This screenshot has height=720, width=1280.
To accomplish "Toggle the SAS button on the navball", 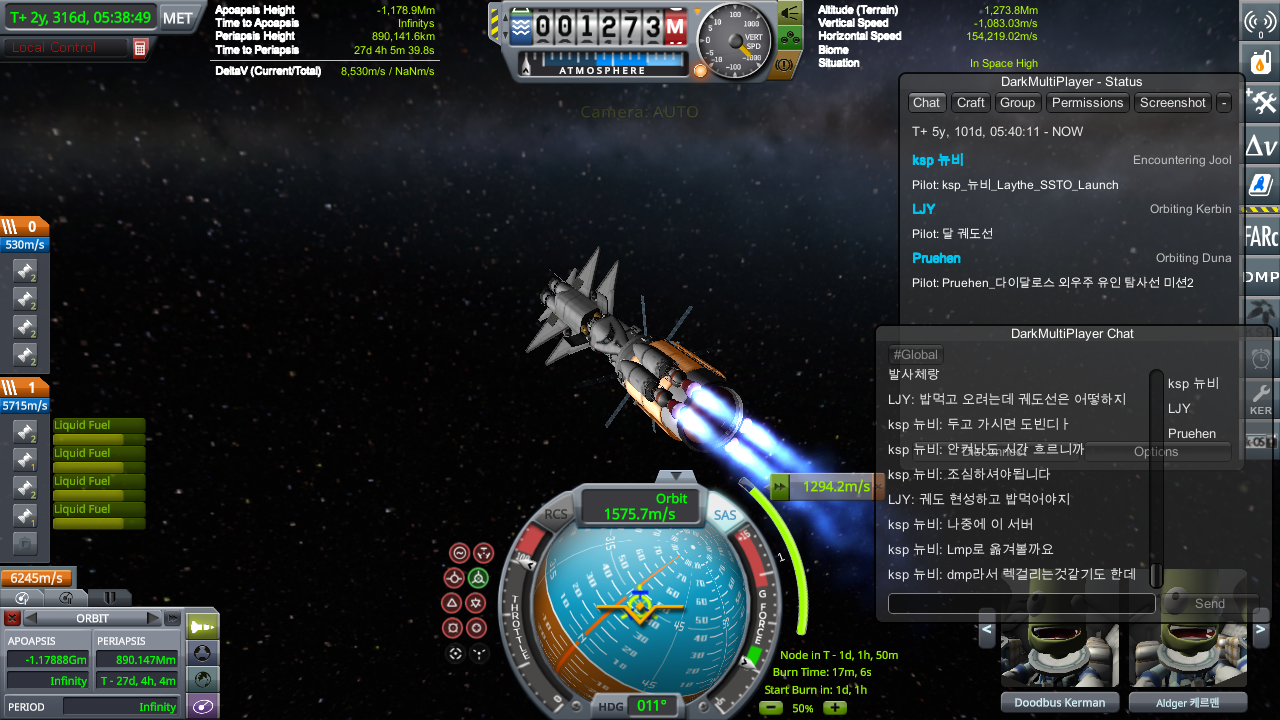I will click(725, 515).
